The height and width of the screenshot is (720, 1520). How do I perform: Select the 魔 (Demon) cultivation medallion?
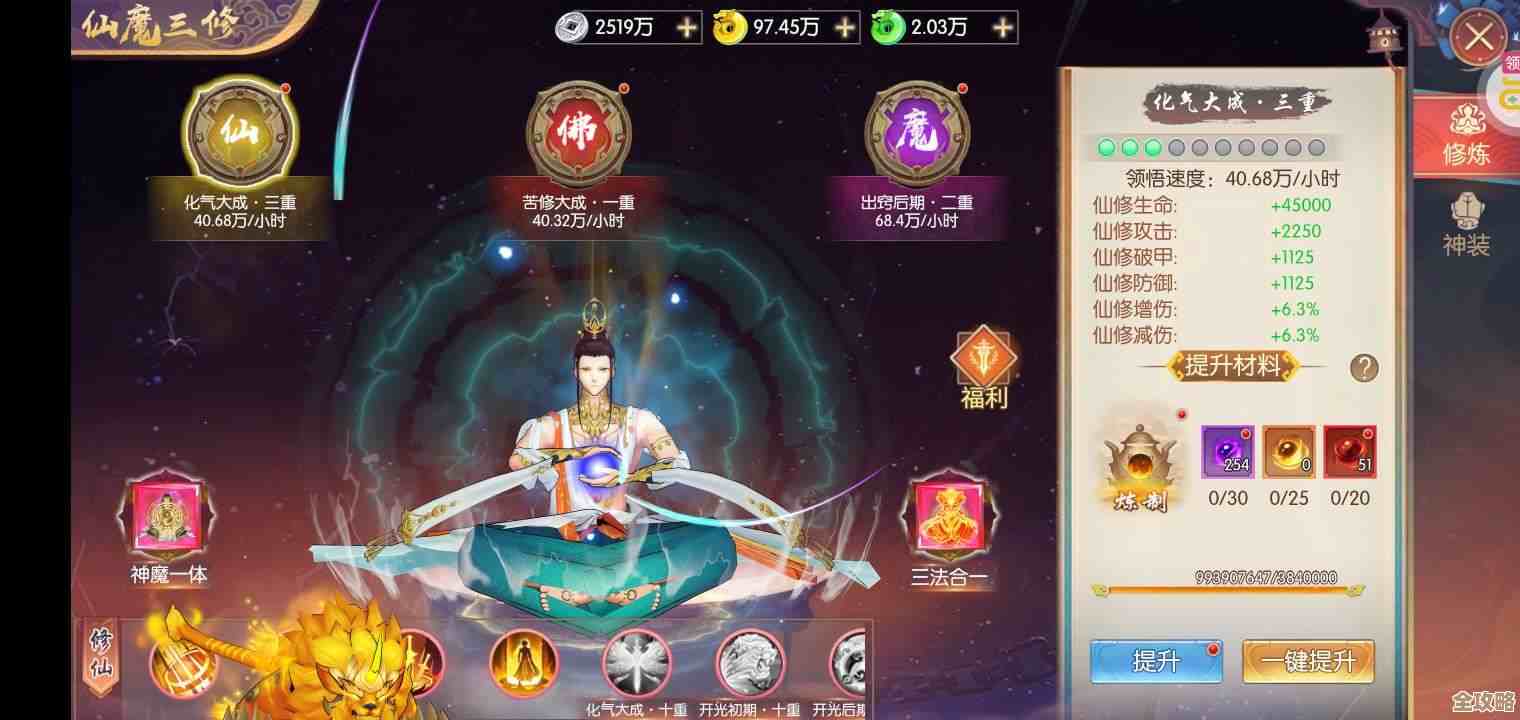[x=917, y=133]
